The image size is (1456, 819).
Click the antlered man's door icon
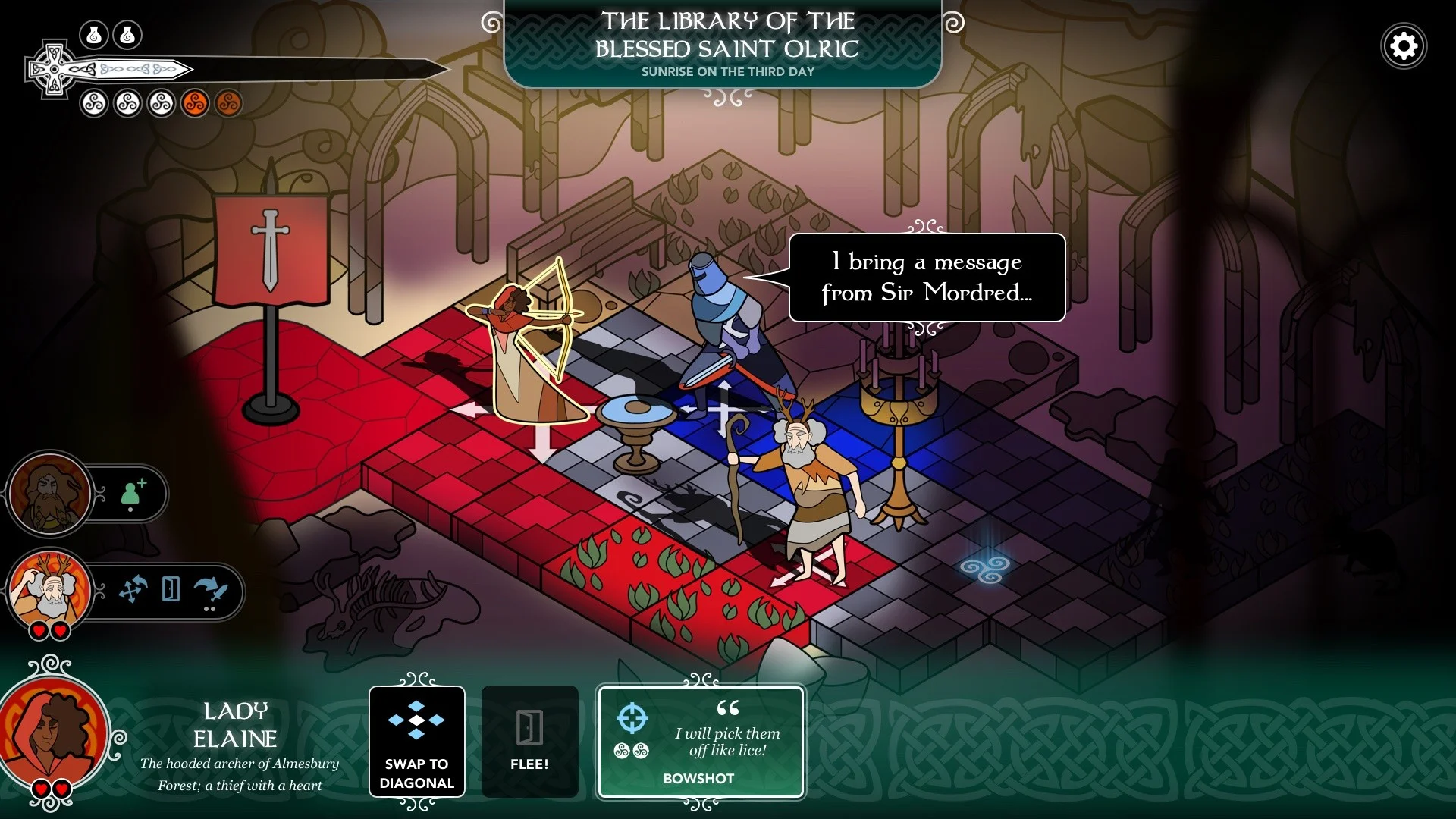tap(171, 589)
